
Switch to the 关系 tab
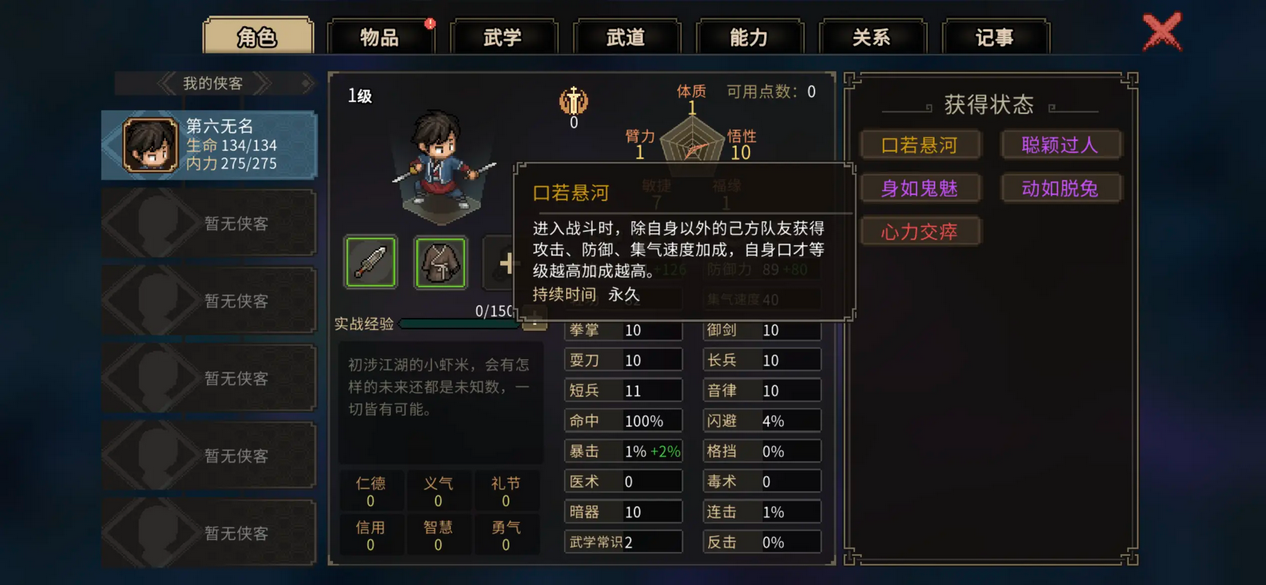872,38
